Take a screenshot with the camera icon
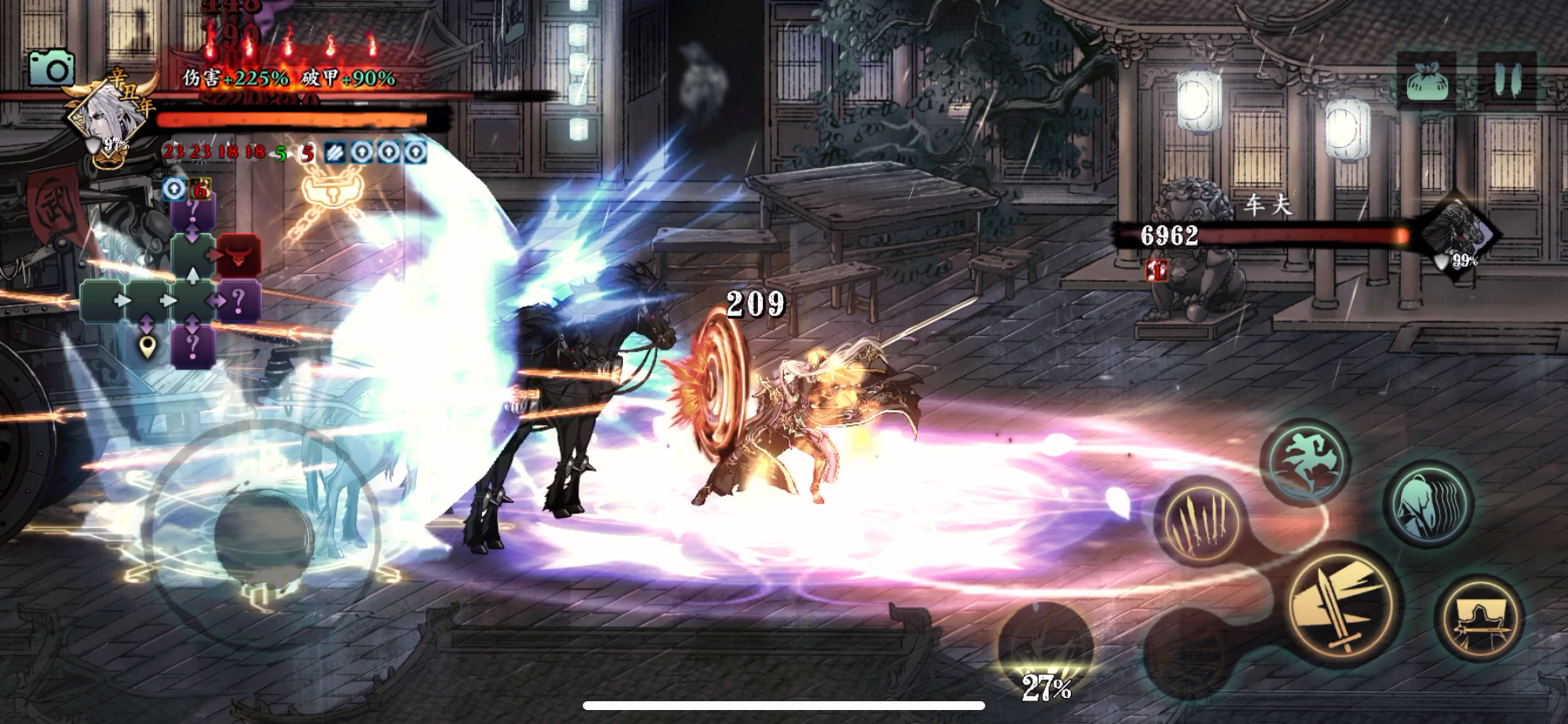 pyautogui.click(x=52, y=68)
